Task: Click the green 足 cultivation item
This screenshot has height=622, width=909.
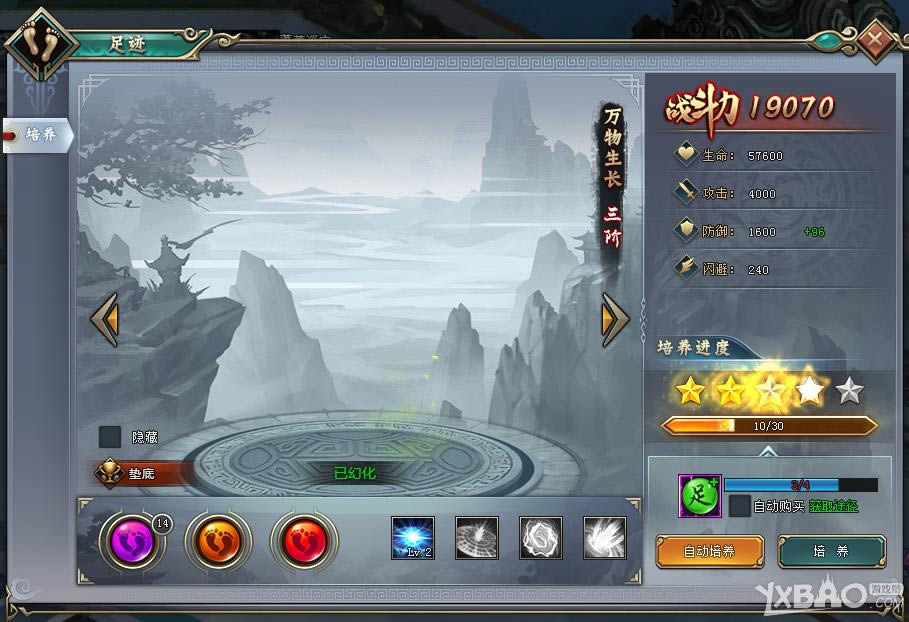Action: pyautogui.click(x=700, y=495)
